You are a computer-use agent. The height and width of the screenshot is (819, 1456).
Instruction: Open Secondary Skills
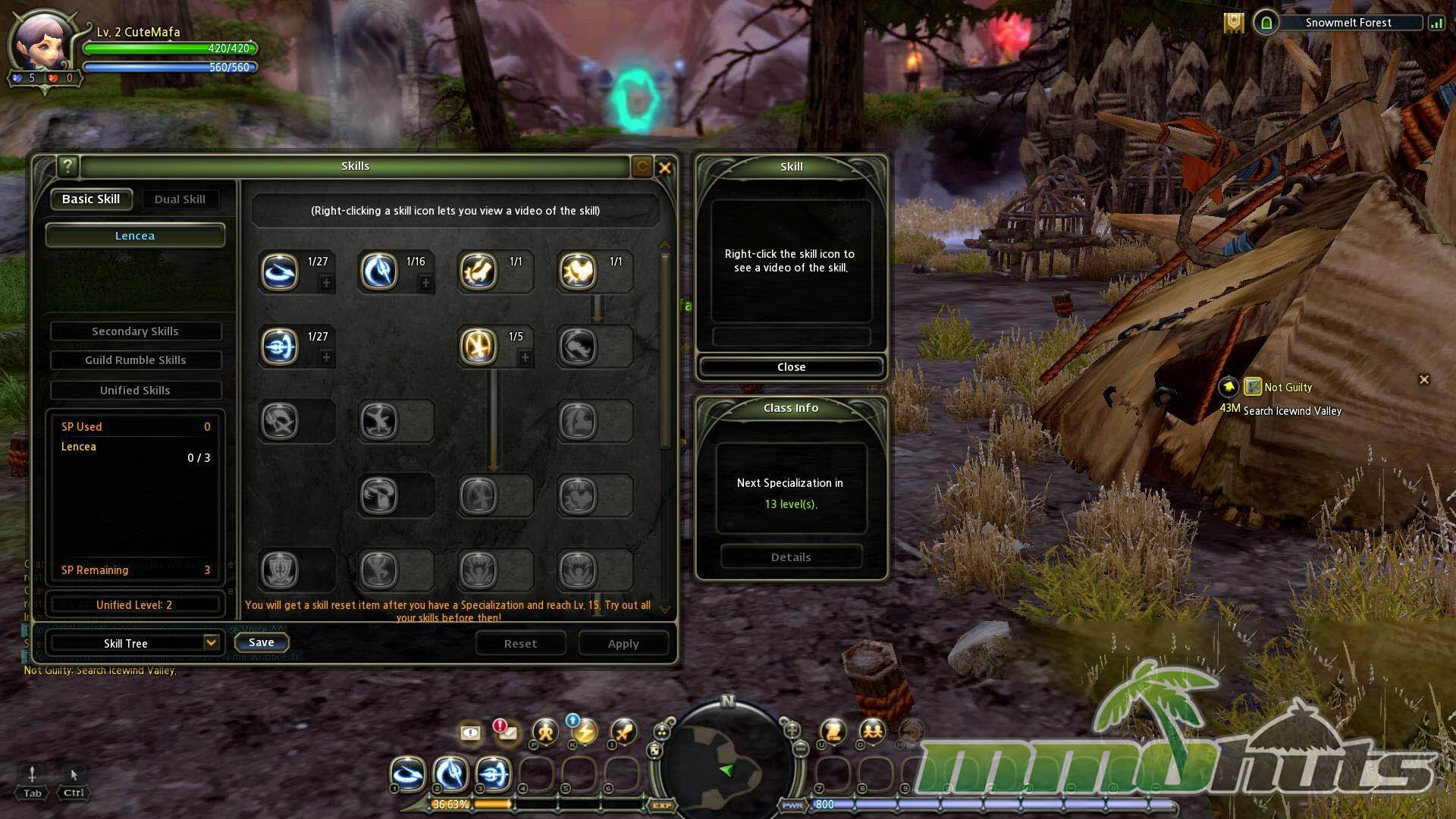click(x=135, y=331)
